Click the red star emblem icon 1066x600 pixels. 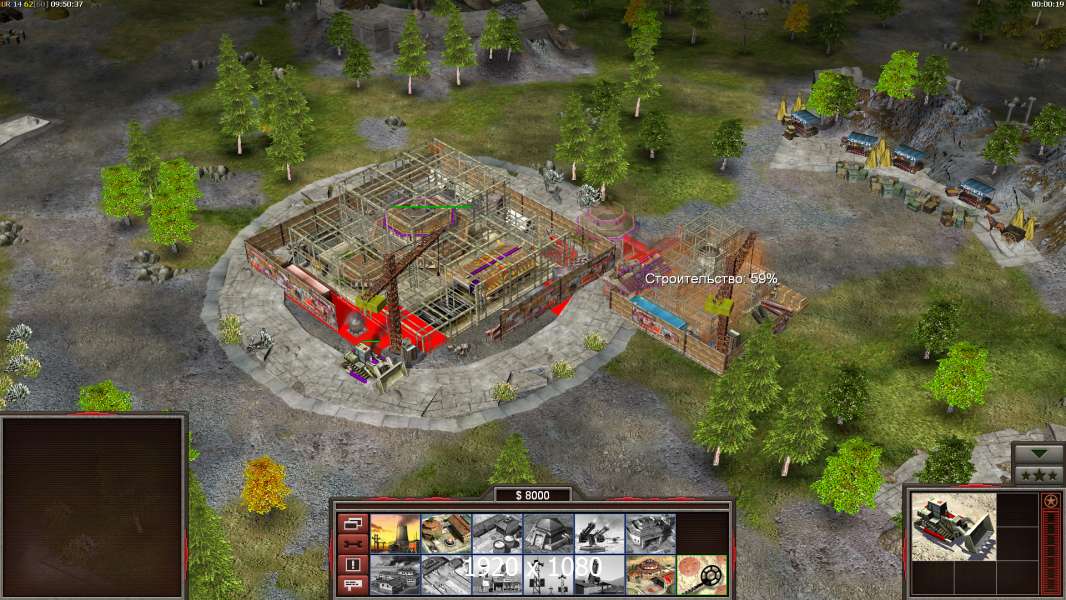coord(1050,501)
